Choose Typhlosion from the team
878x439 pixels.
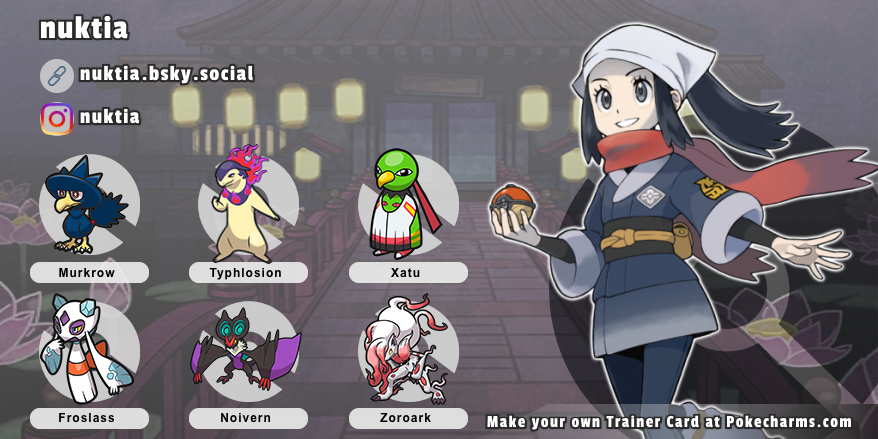tap(247, 205)
